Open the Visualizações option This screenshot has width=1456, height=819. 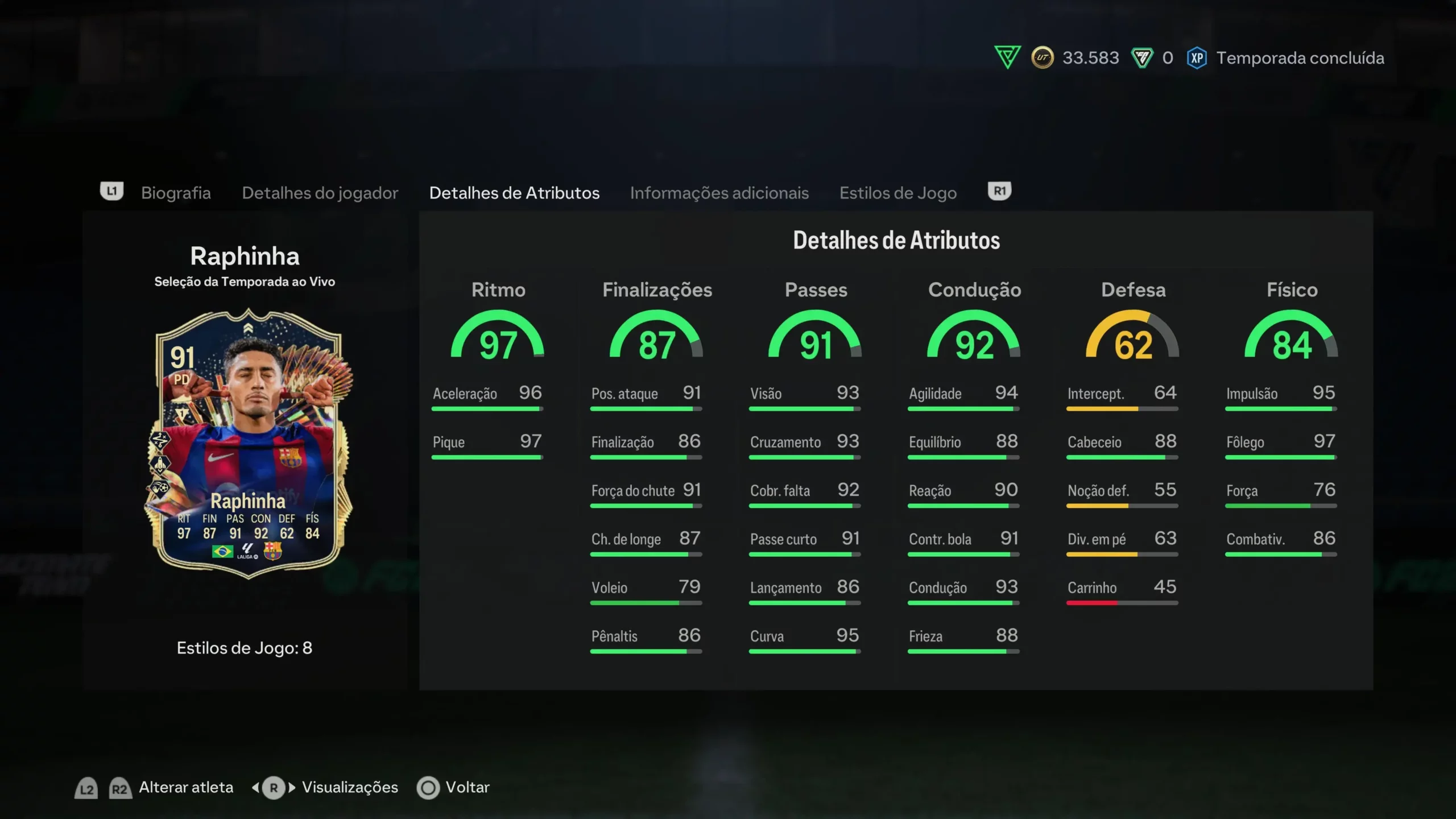coord(349,787)
